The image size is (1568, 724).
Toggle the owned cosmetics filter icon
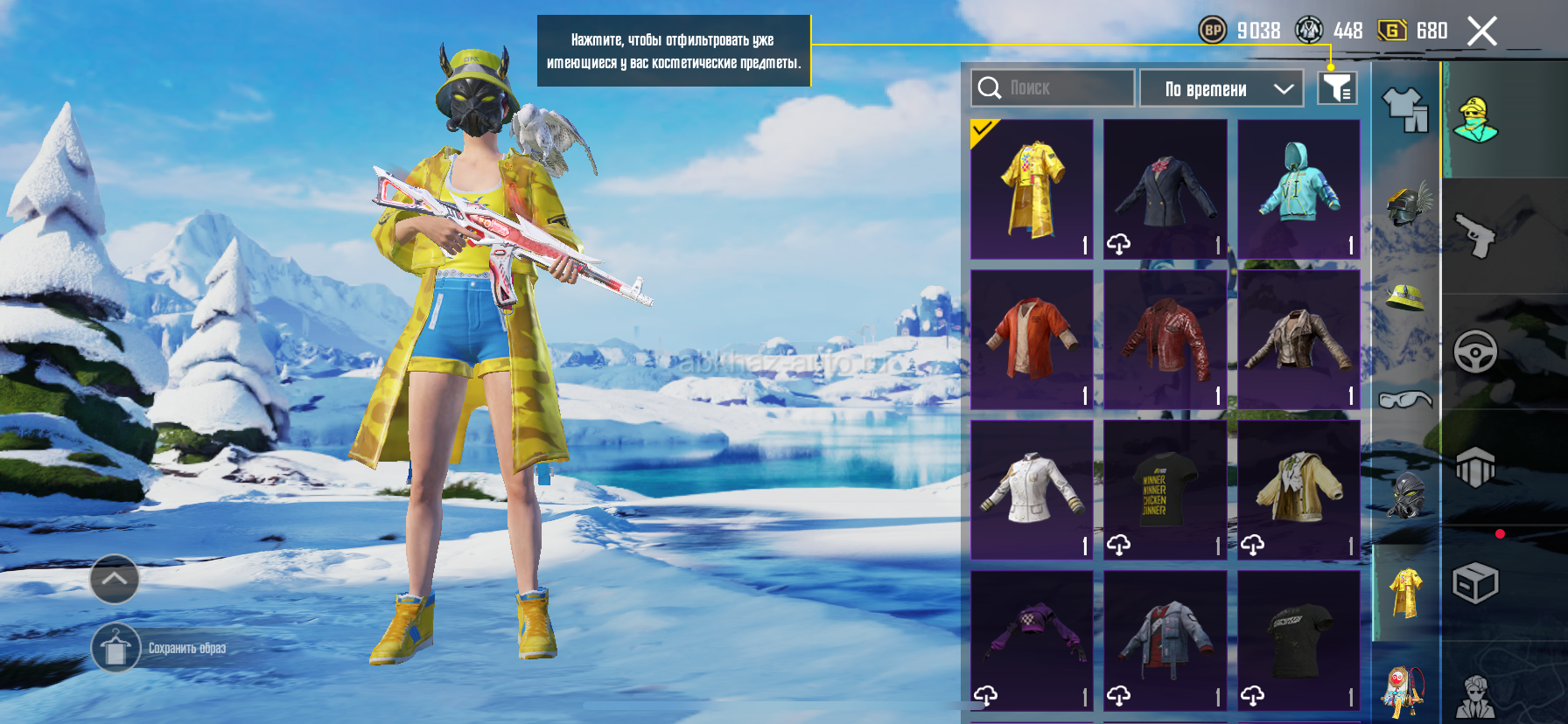[1337, 88]
